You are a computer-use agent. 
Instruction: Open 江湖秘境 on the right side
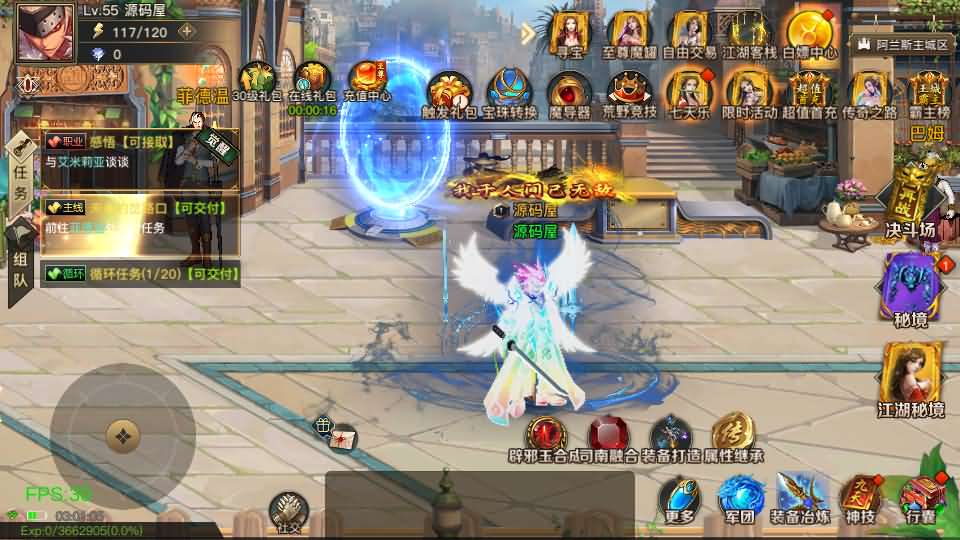point(910,378)
